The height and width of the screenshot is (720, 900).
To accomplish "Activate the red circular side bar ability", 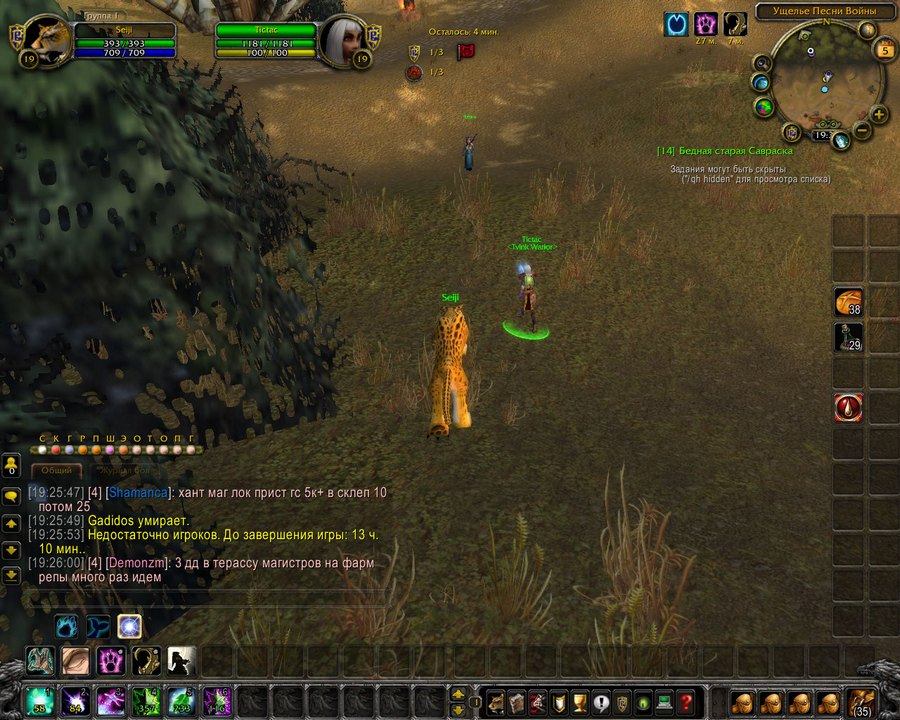I will click(x=848, y=407).
